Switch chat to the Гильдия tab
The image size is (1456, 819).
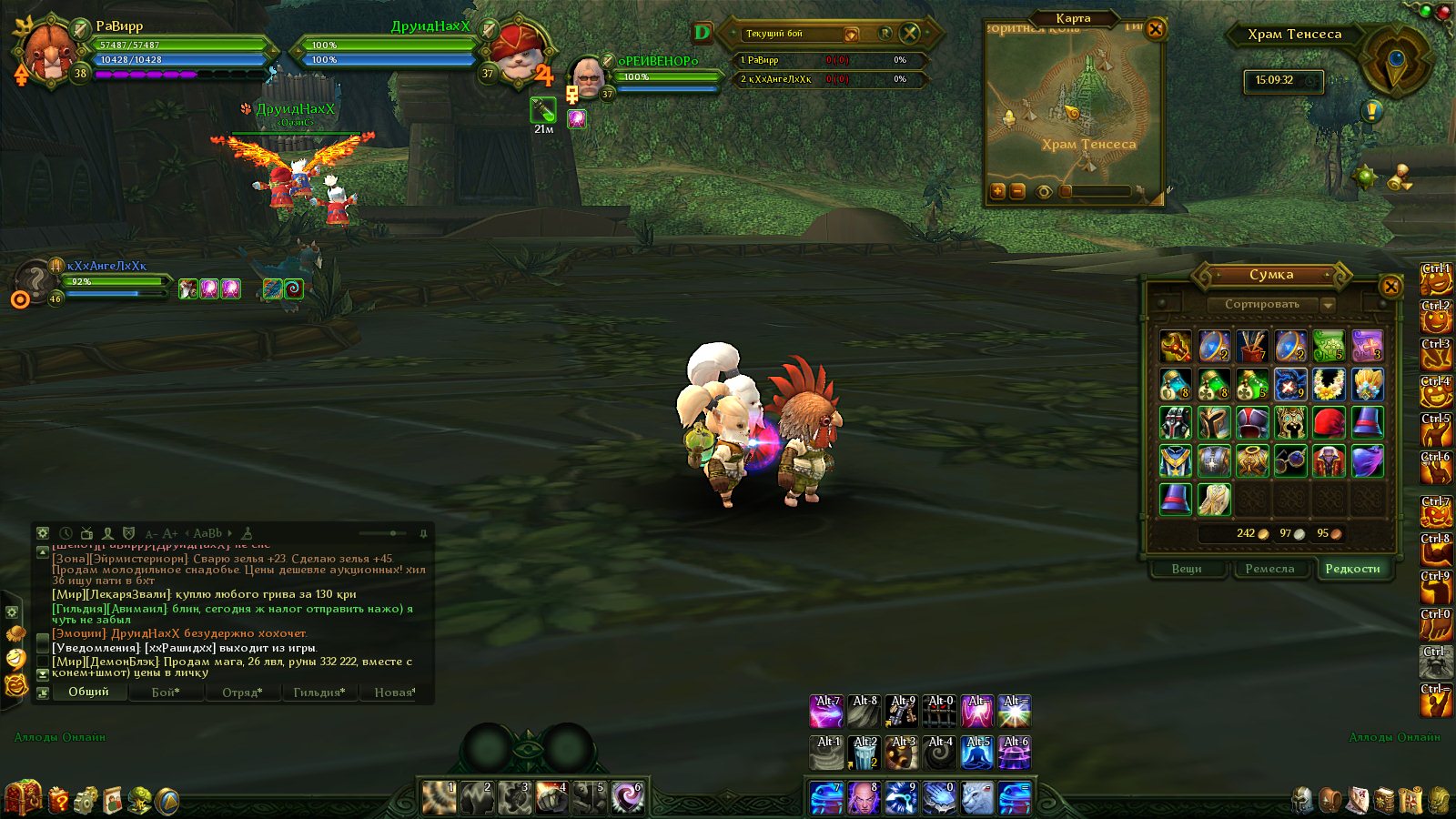(318, 693)
